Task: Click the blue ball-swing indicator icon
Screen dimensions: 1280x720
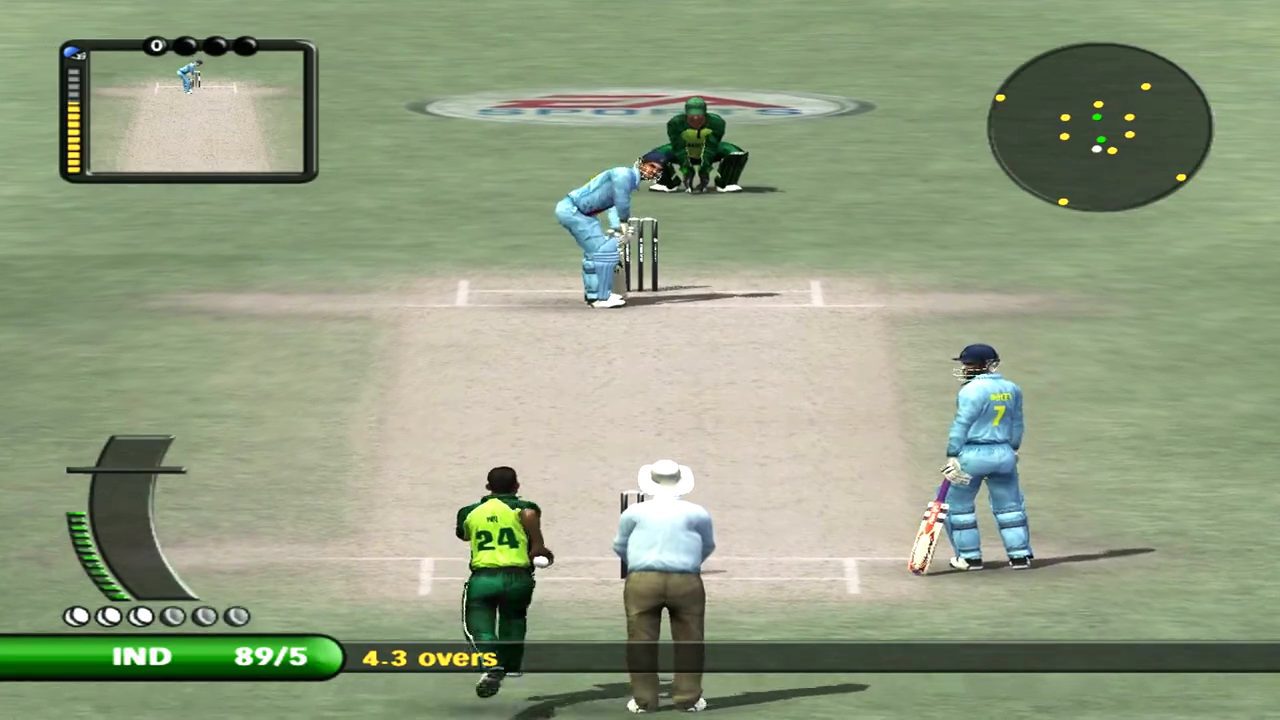Action: click(71, 50)
